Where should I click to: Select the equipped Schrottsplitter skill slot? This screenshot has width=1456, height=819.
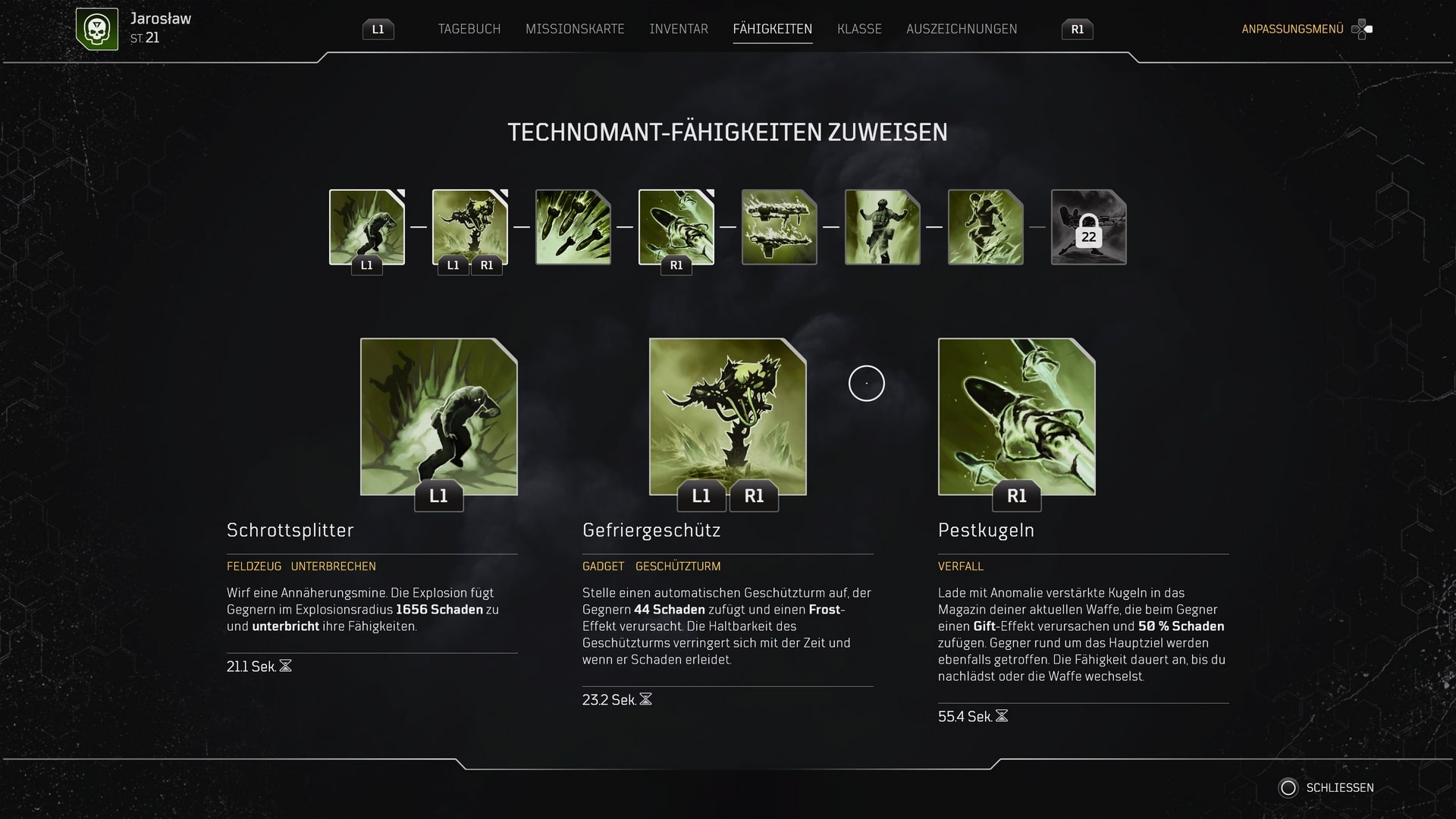pos(439,416)
